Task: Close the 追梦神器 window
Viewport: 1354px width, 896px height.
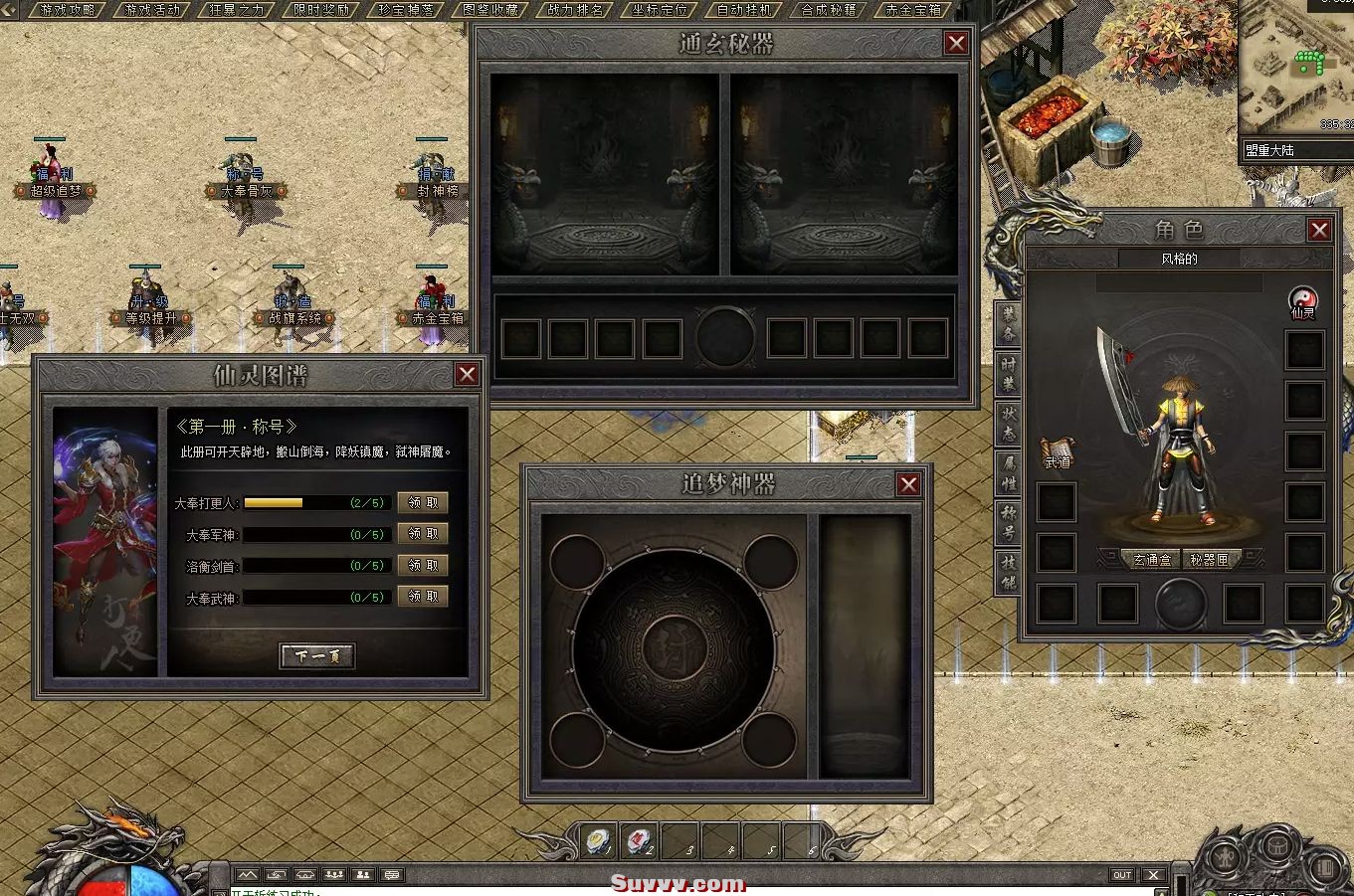Action: 908,484
